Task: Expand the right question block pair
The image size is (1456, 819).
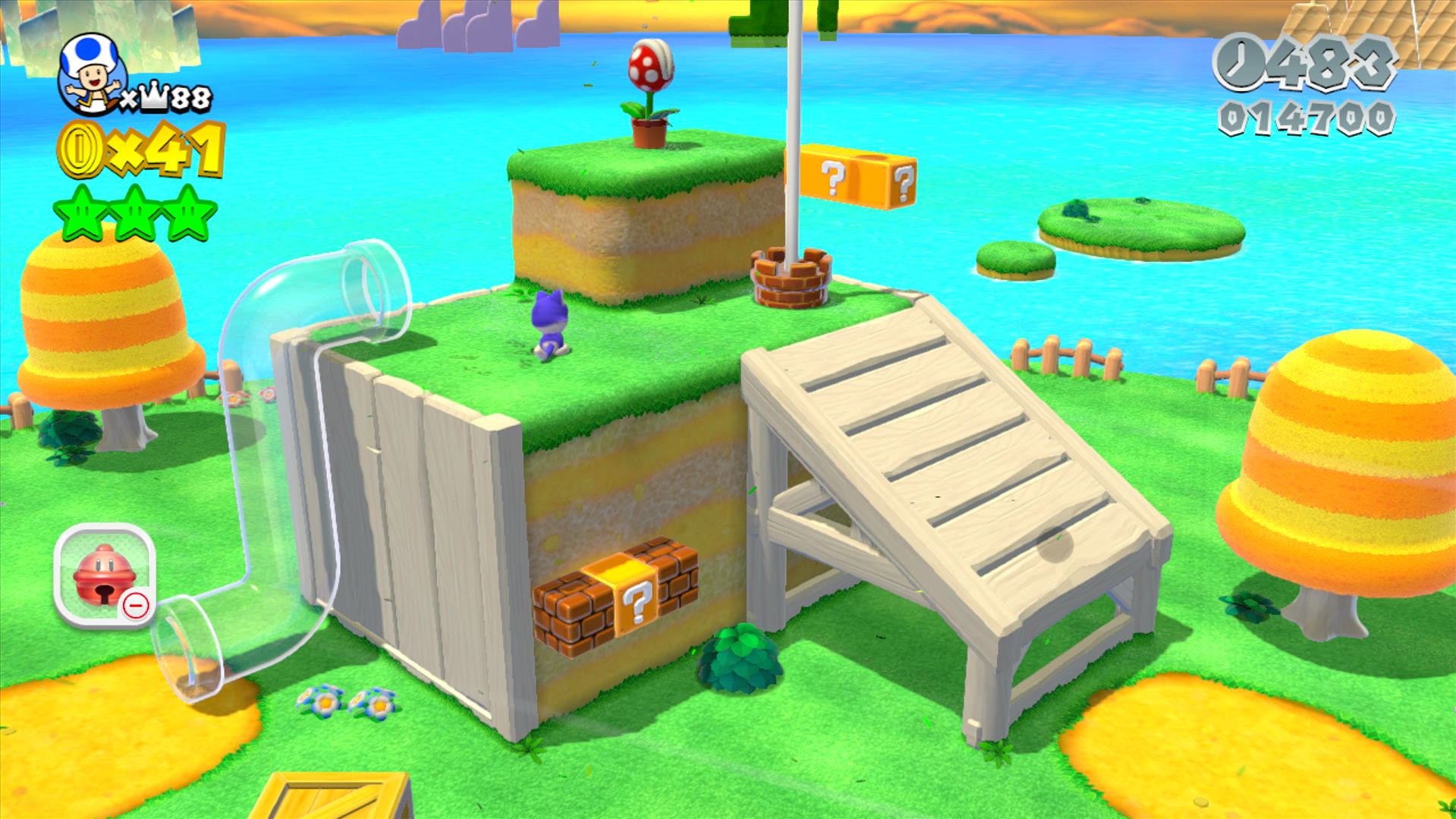Action: click(903, 182)
